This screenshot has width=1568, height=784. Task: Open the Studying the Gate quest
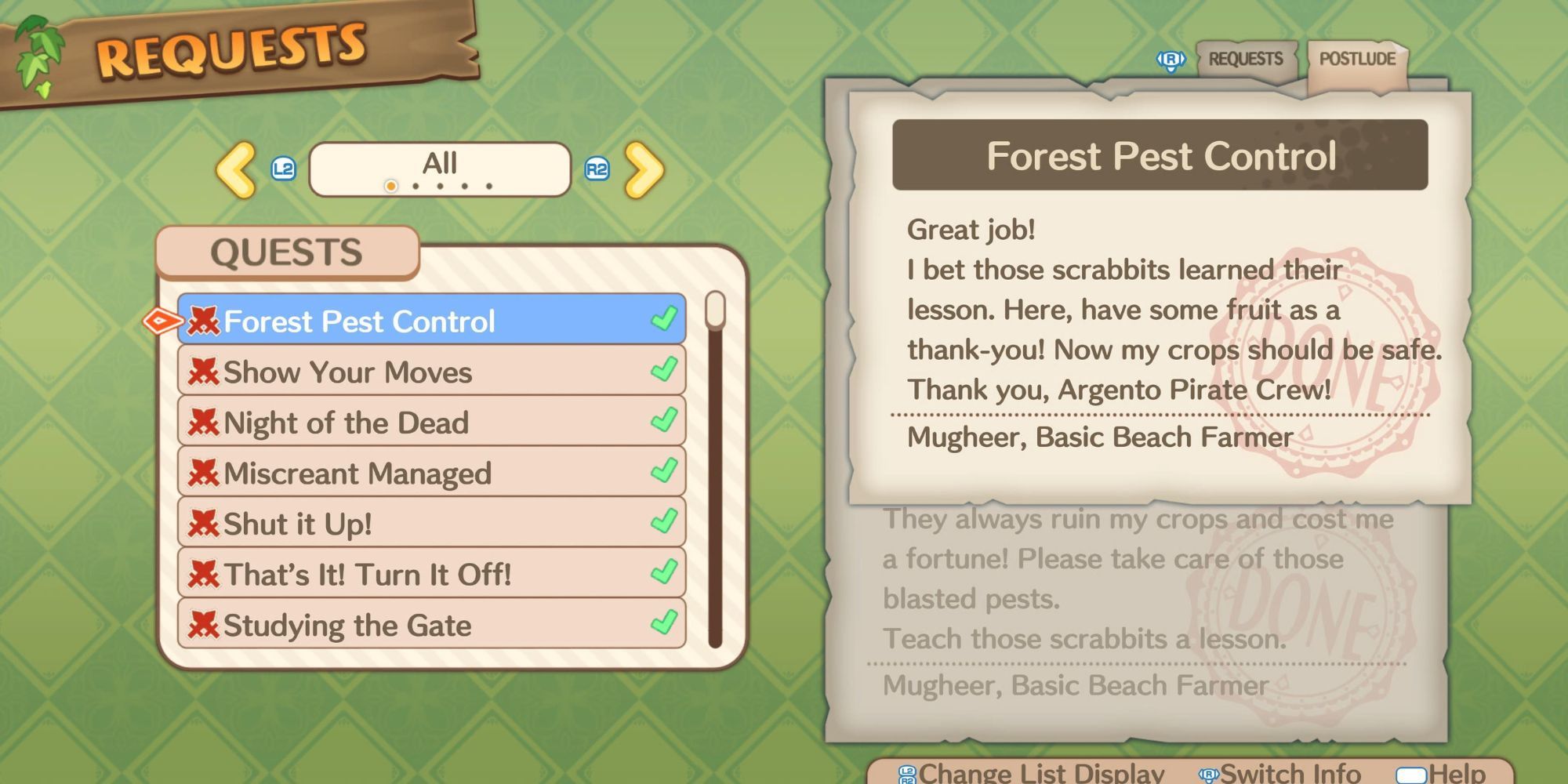click(x=431, y=624)
